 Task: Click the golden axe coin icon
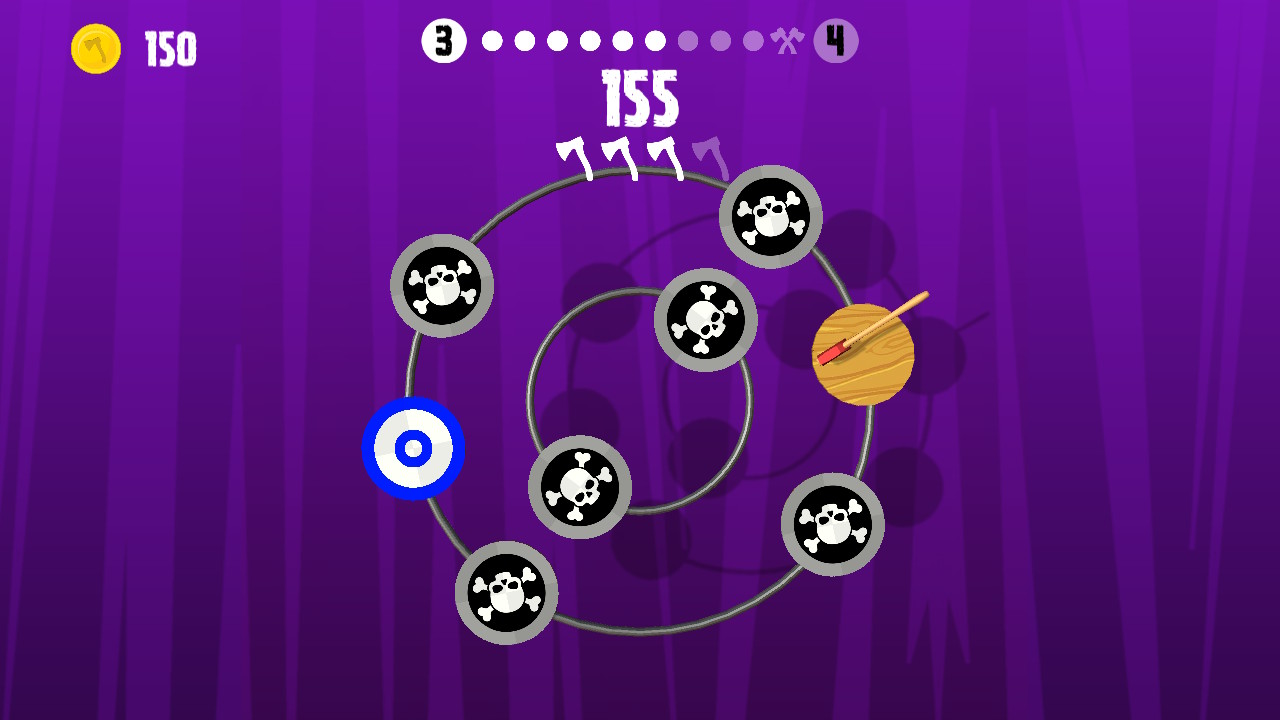click(95, 47)
